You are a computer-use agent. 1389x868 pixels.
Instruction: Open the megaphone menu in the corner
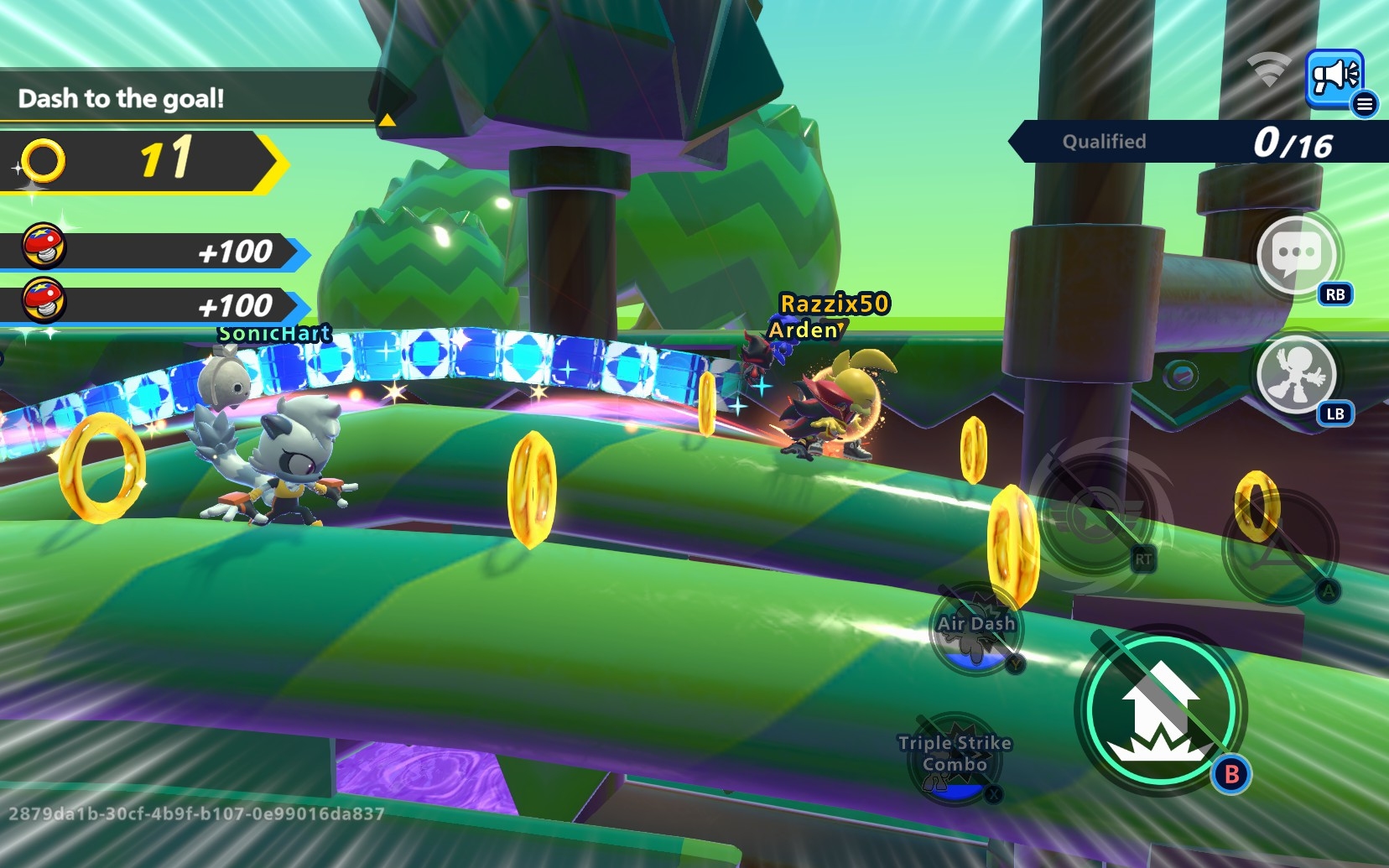[x=1334, y=78]
